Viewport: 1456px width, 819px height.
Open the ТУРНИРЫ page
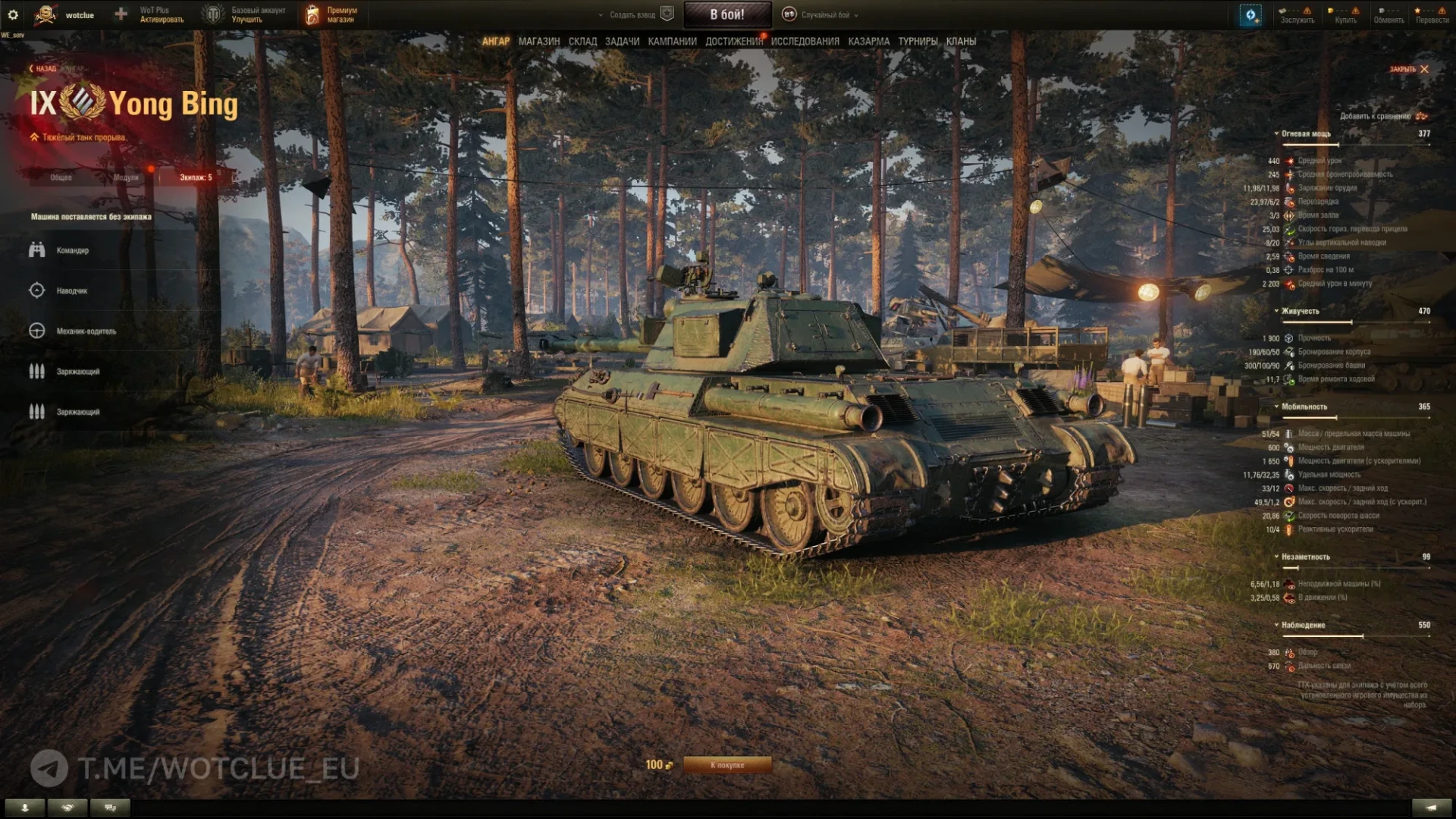pos(918,42)
